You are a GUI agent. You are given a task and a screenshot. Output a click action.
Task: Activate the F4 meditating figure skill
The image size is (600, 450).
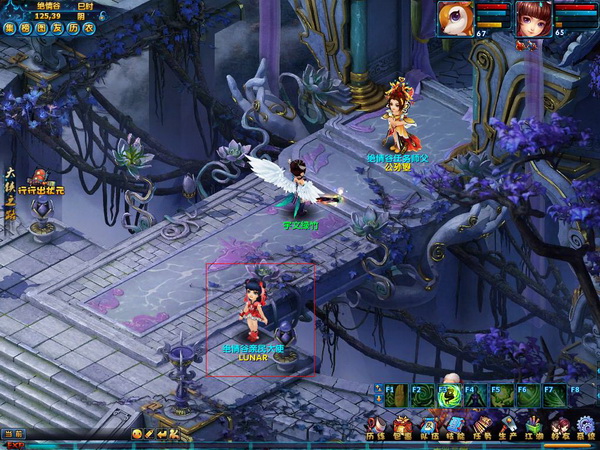pos(476,396)
